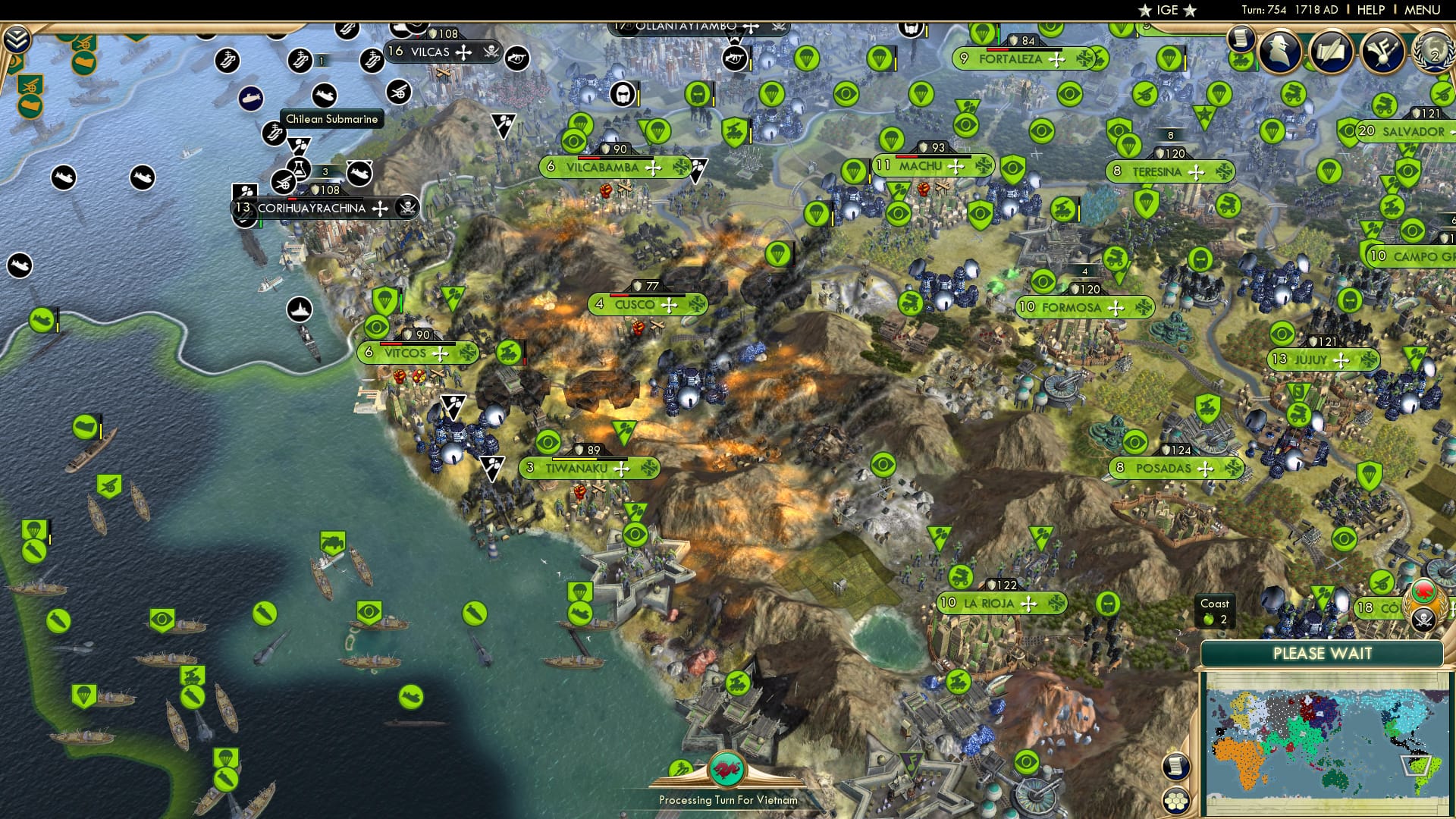This screenshot has height=819, width=1456.
Task: Open the MENU
Action: [x=1424, y=10]
